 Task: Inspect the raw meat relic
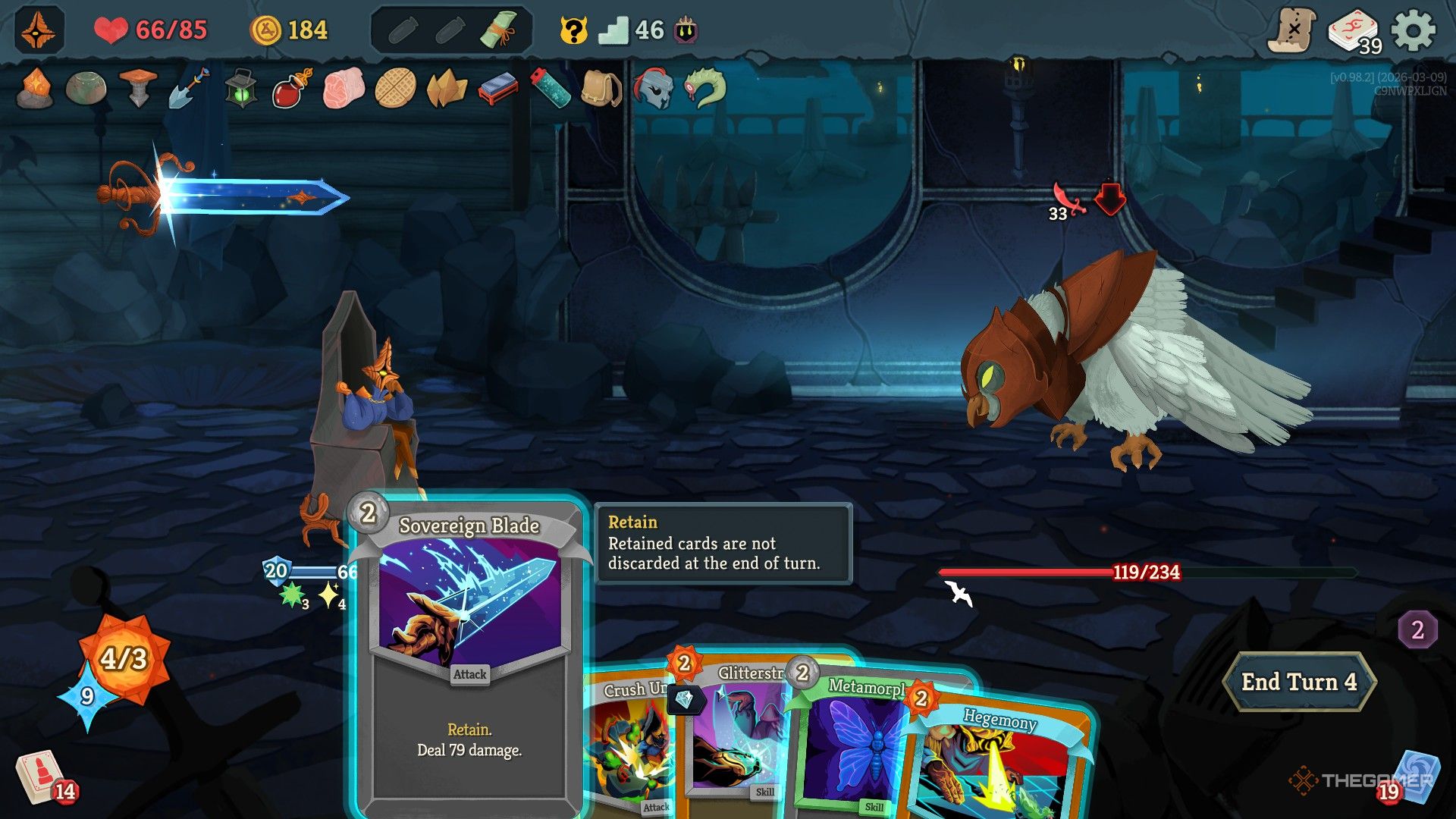(x=344, y=89)
